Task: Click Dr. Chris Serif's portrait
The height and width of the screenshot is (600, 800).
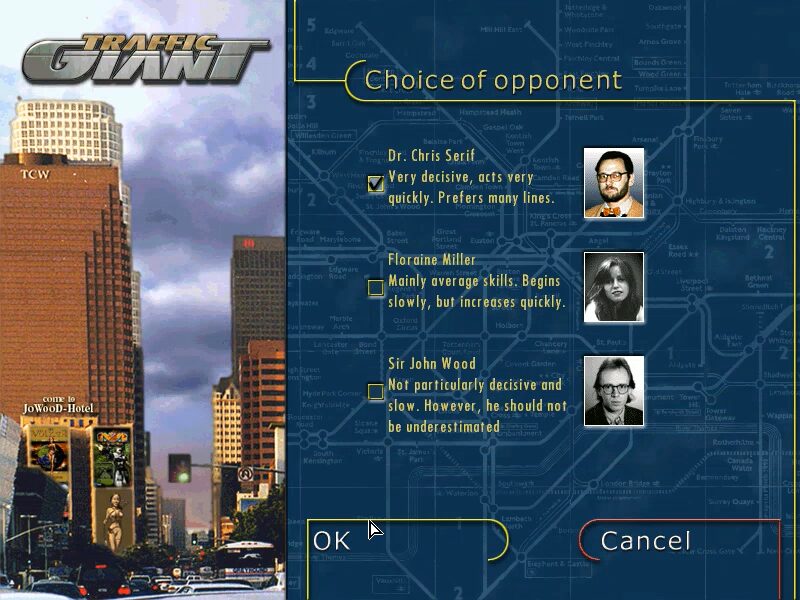Action: [614, 183]
